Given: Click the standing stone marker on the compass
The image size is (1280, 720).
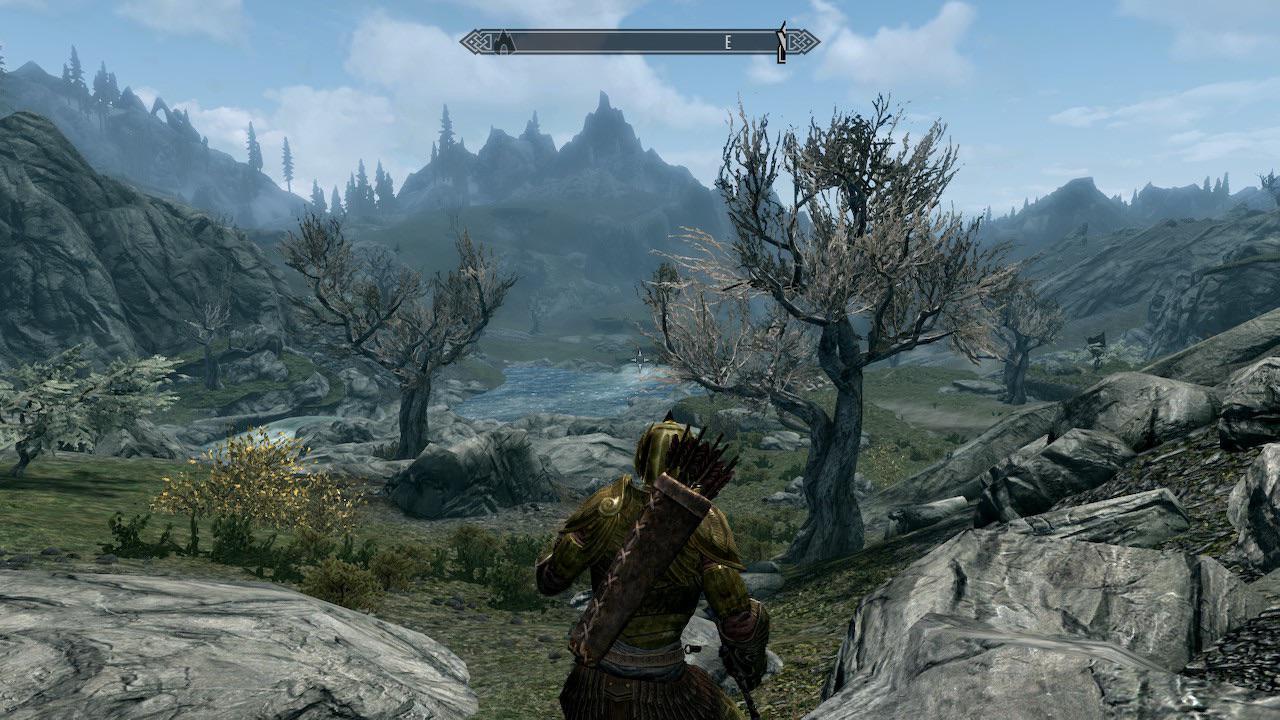Looking at the screenshot, I should (781, 42).
